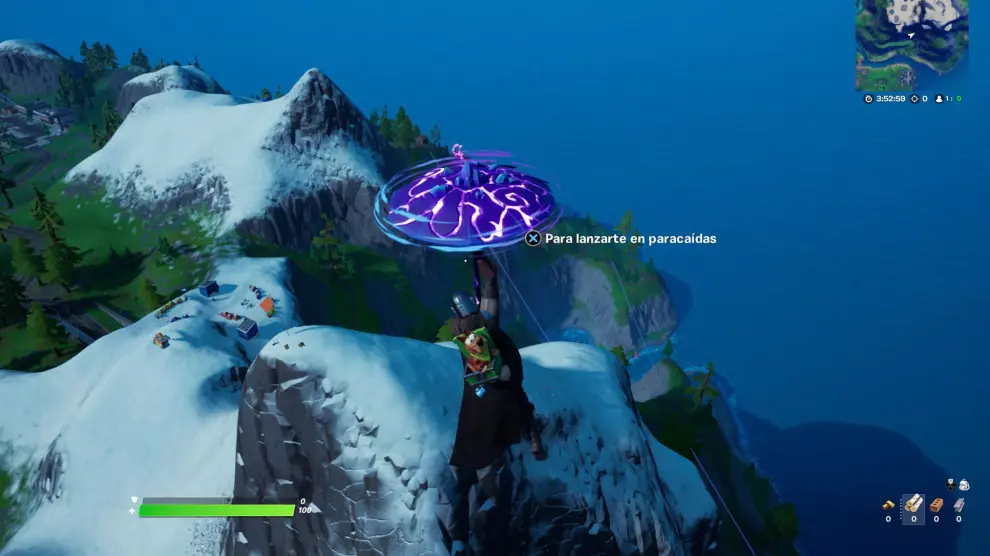Select the brick material slot
The image size is (990, 556).
(936, 505)
